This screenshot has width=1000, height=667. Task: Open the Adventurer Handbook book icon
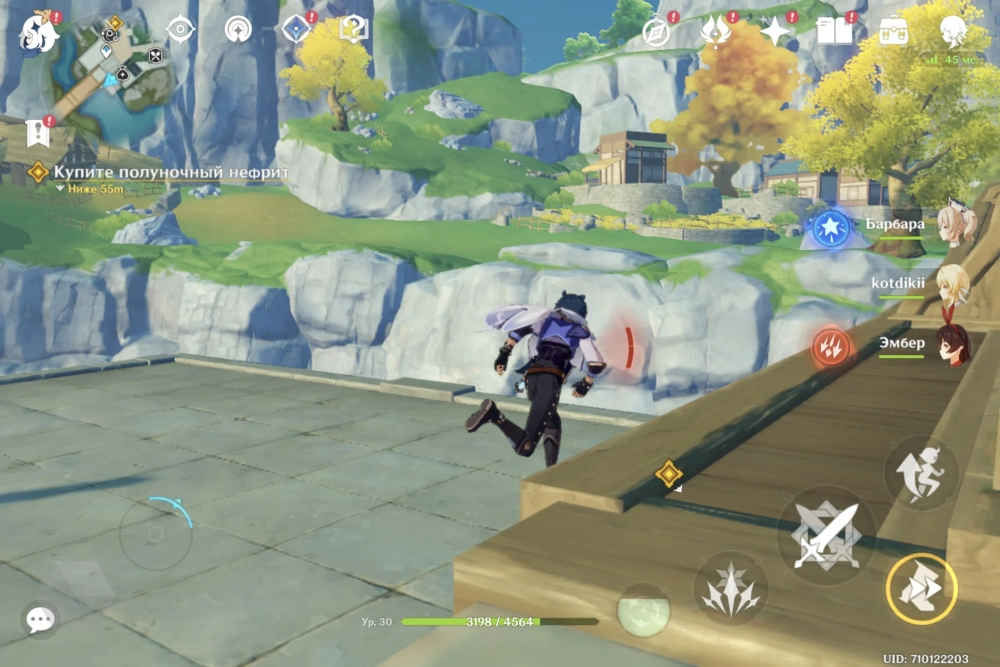coord(834,31)
